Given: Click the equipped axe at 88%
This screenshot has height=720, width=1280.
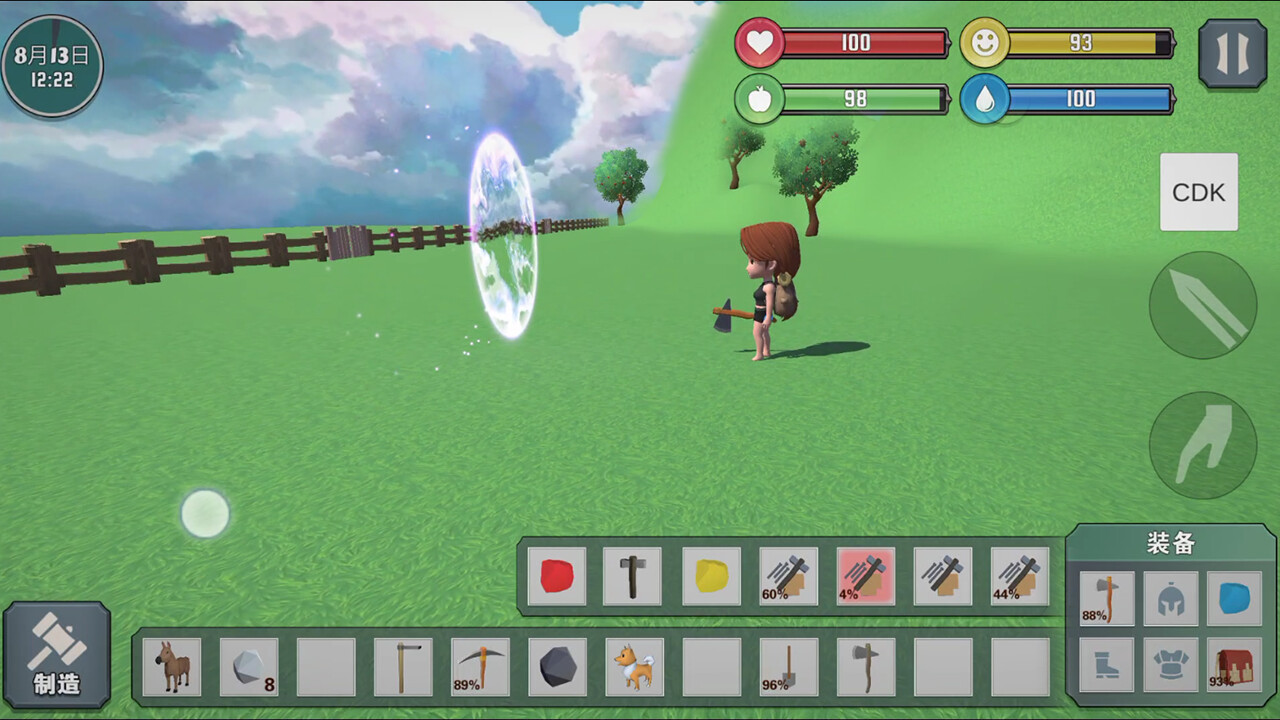Looking at the screenshot, I should click(1107, 598).
